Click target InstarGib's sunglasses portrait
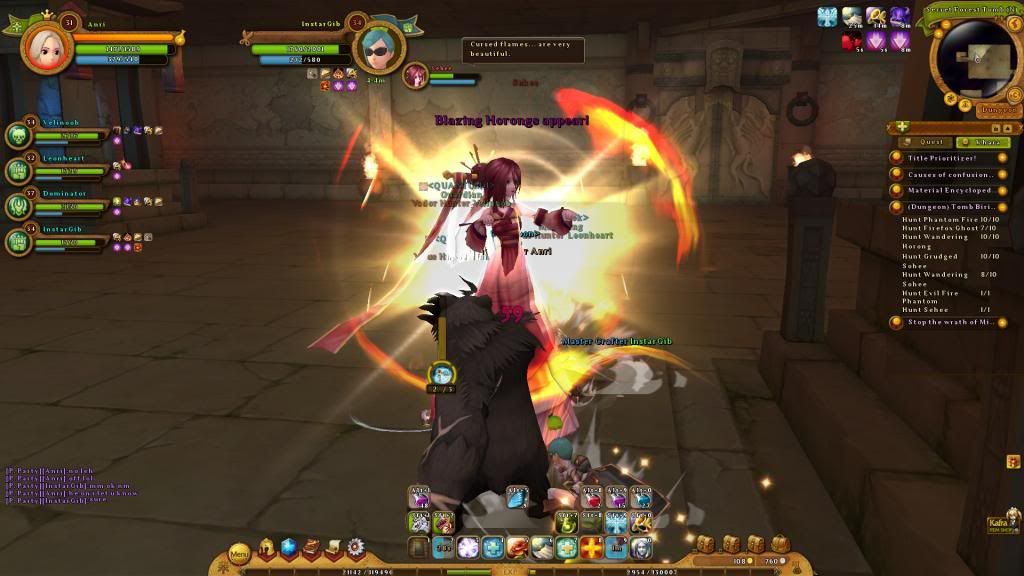This screenshot has width=1024, height=576. [x=379, y=48]
